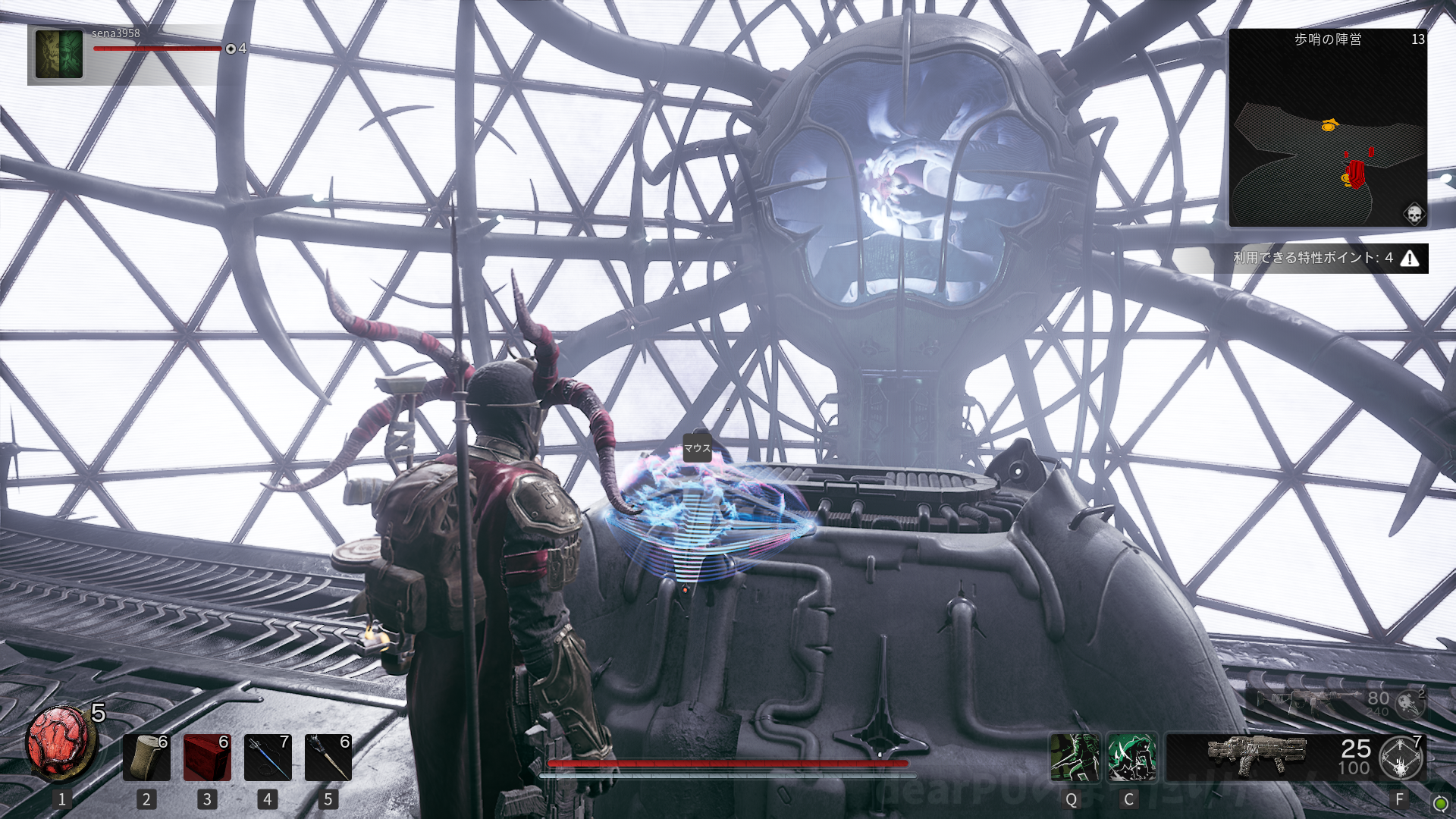
Task: Trigger the diamond-shaped weapon mod icon
Action: [x=1401, y=758]
